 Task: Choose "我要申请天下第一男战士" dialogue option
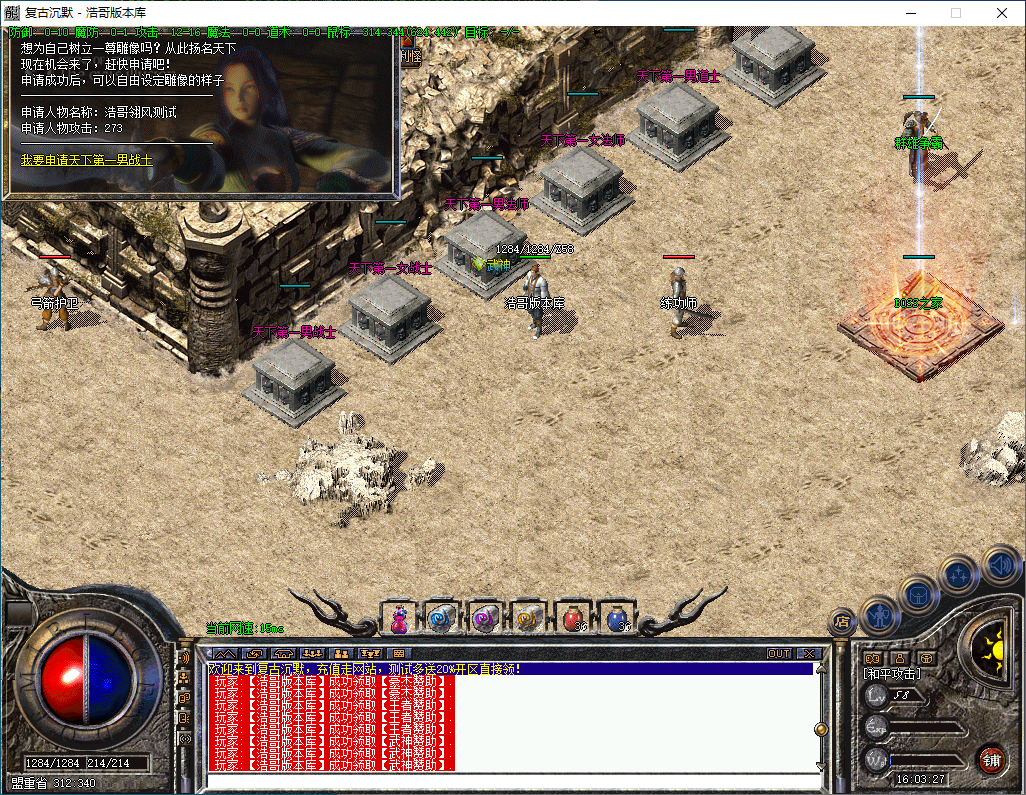click(x=87, y=160)
